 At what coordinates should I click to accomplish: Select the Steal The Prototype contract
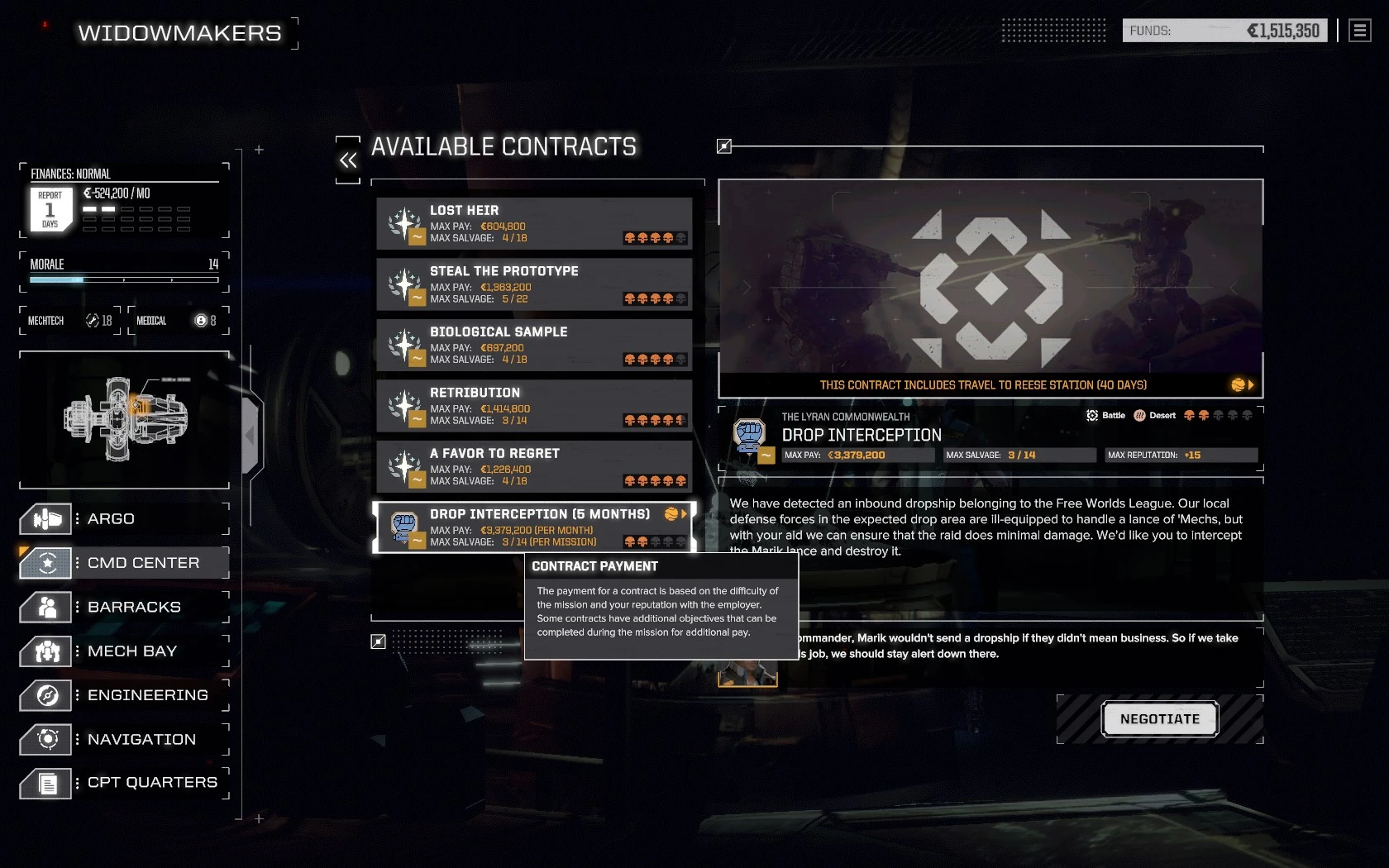tap(533, 284)
